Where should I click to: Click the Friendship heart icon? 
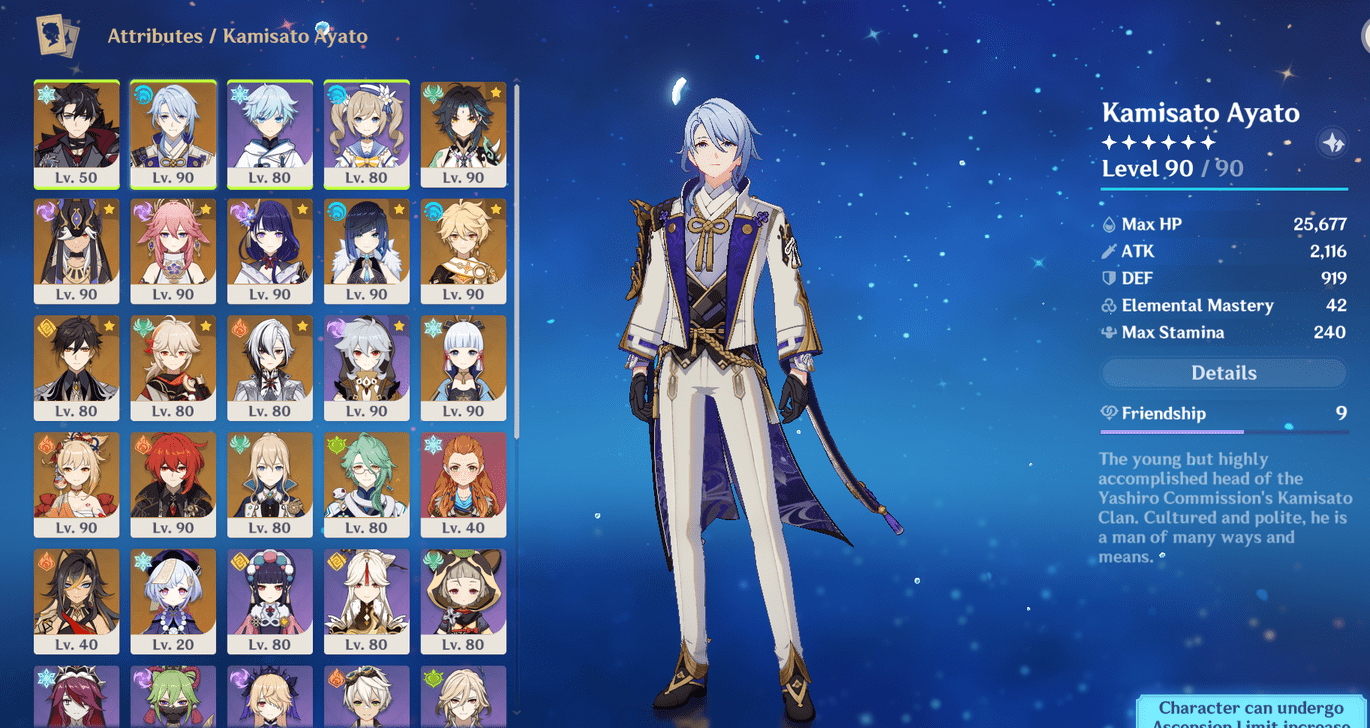pyautogui.click(x=1108, y=413)
